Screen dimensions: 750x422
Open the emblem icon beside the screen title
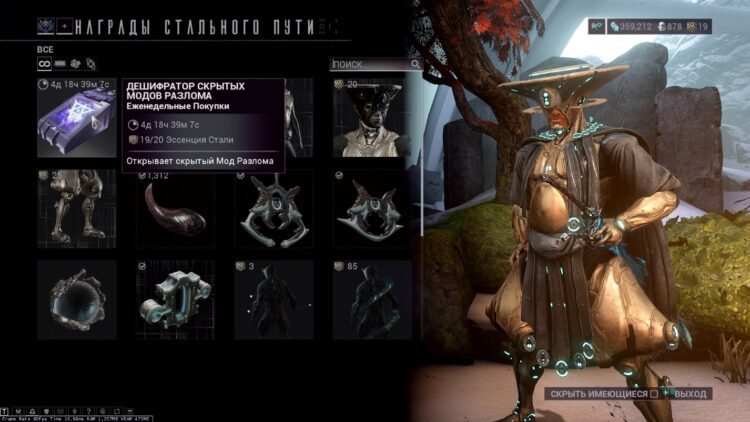(x=45, y=26)
